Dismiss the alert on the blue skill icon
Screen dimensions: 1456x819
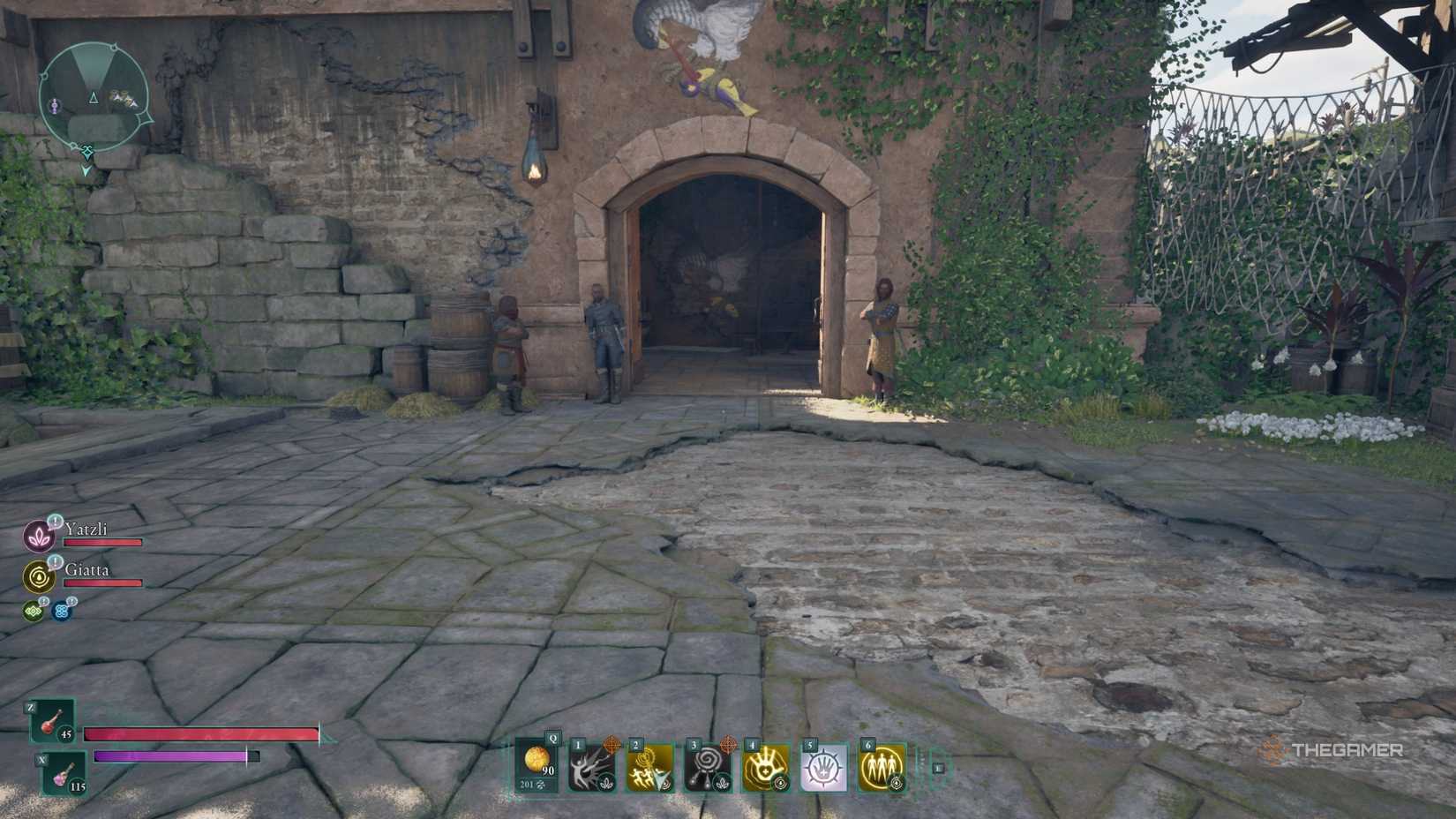pos(72,601)
